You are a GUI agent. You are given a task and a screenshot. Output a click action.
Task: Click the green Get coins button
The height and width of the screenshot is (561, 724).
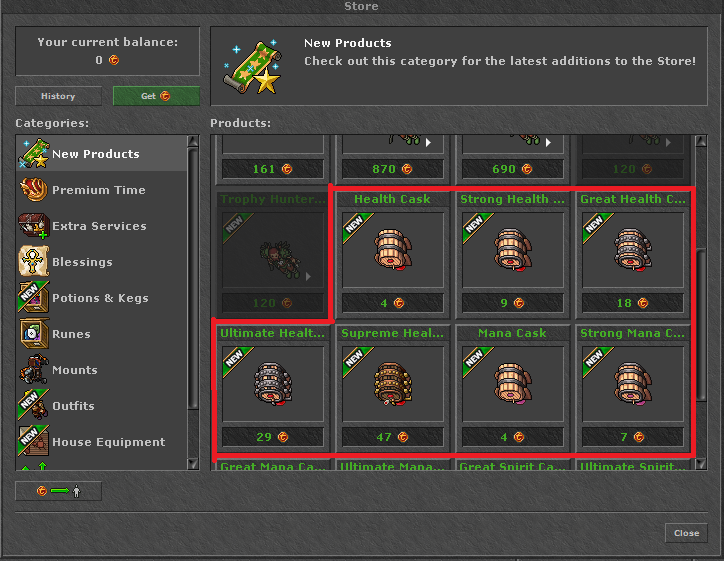coord(156,96)
